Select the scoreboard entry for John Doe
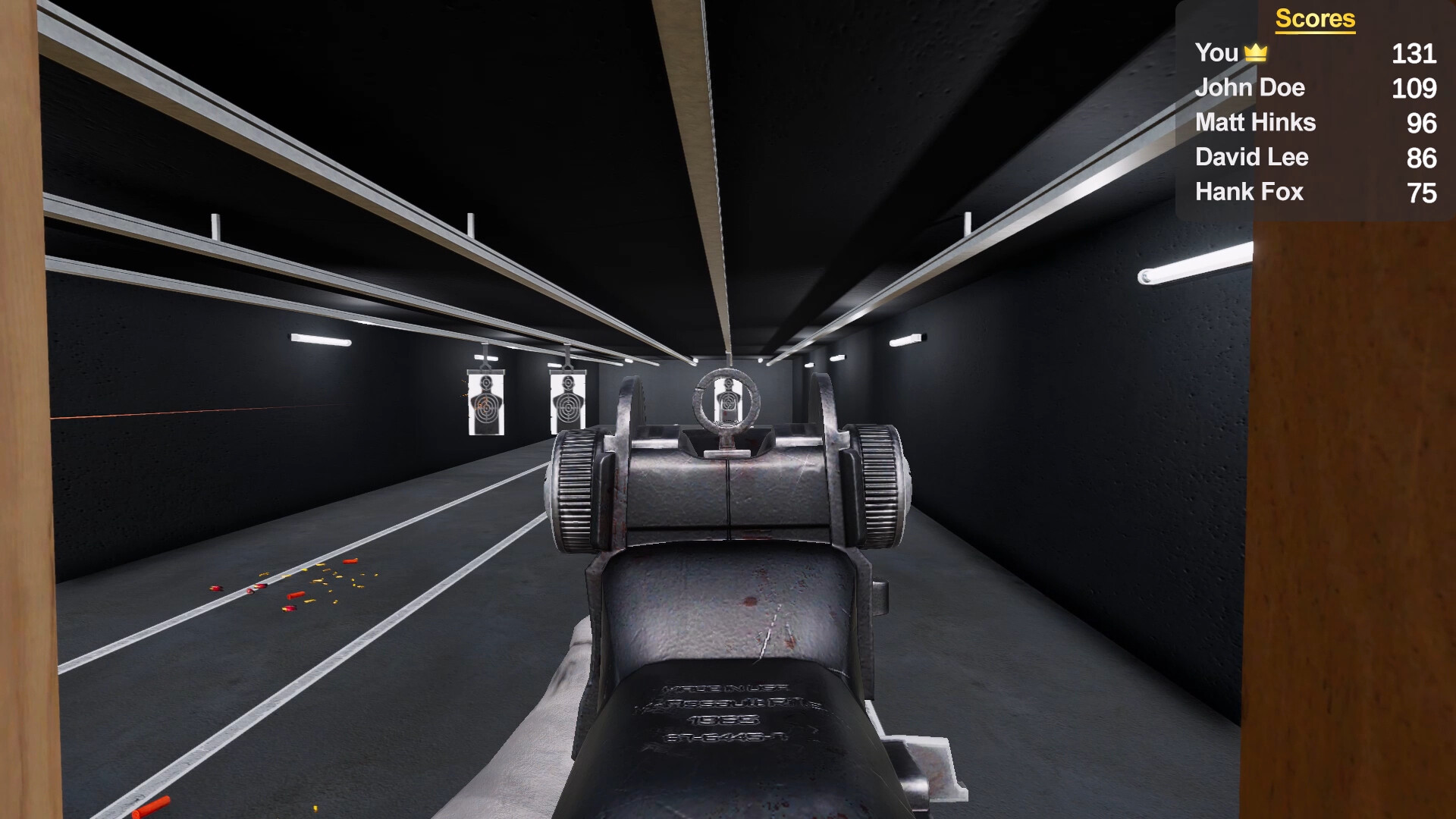This screenshot has height=819, width=1456. pos(1250,88)
